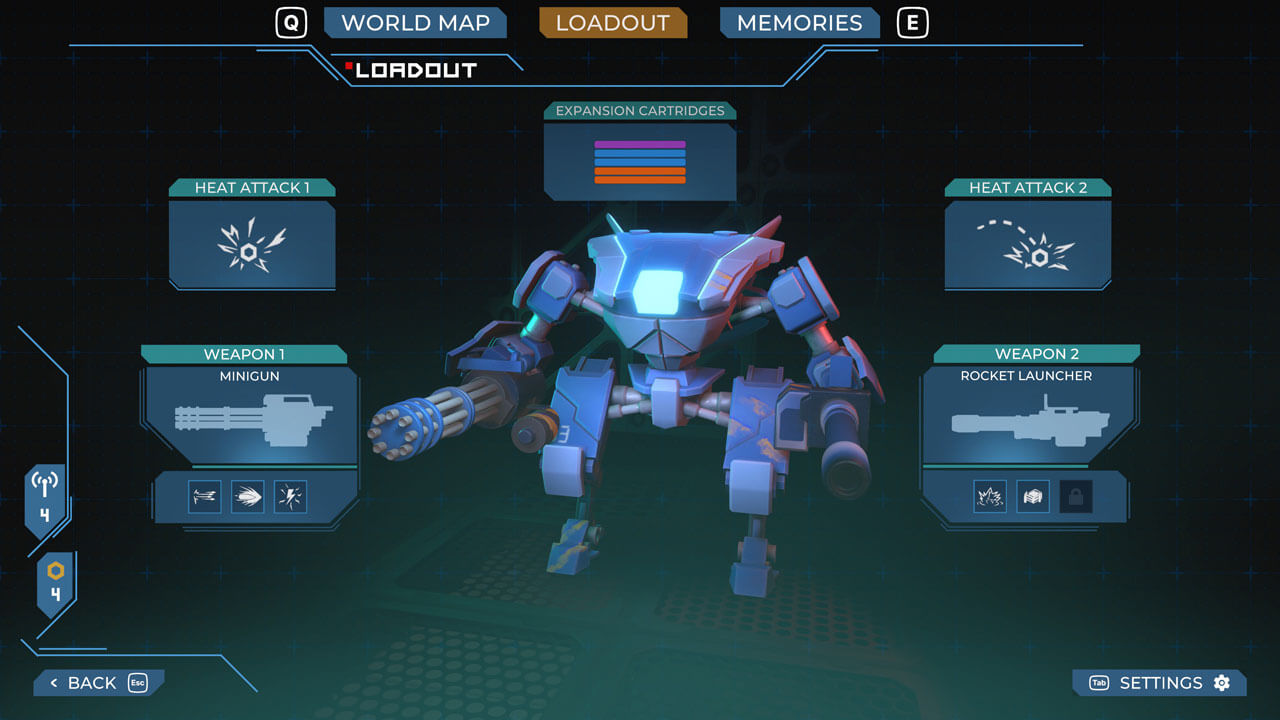This screenshot has height=720, width=1280.
Task: Select the Minigun in Weapon 1
Action: tap(252, 414)
